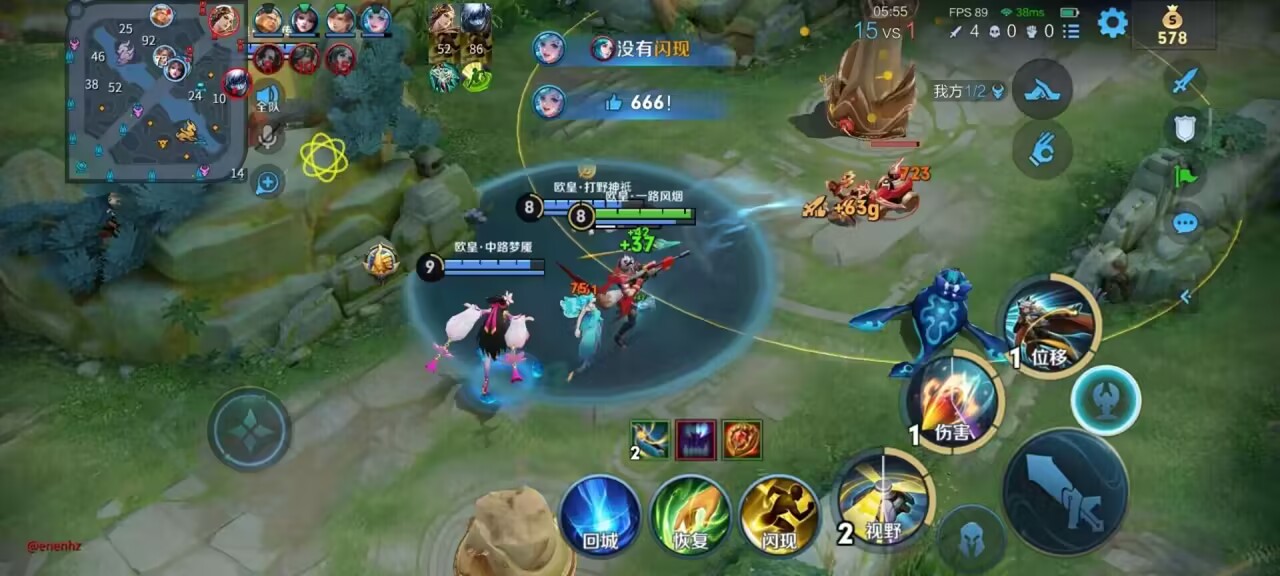Toggle the 全队 team voice speaker

(x=267, y=97)
